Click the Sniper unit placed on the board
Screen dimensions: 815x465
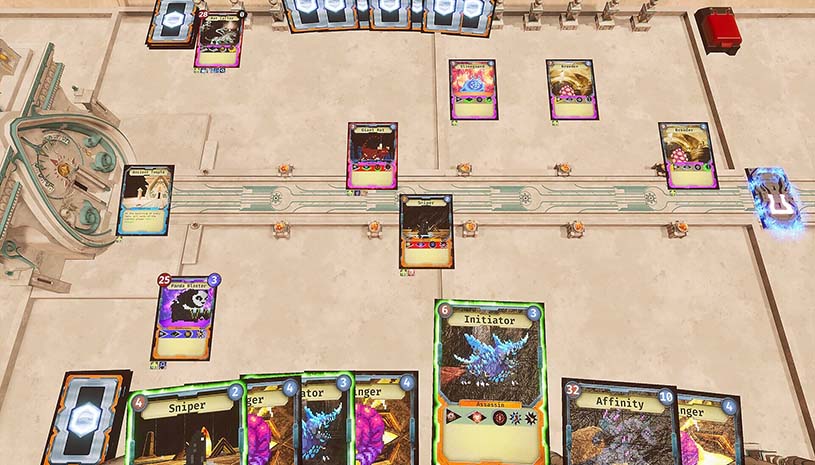click(426, 231)
